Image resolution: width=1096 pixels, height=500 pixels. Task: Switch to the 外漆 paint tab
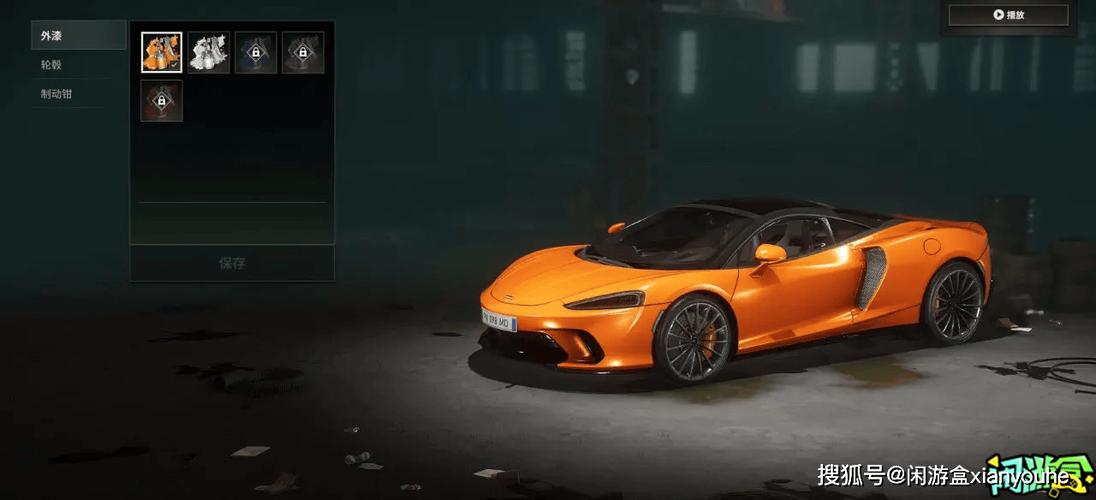coord(78,36)
